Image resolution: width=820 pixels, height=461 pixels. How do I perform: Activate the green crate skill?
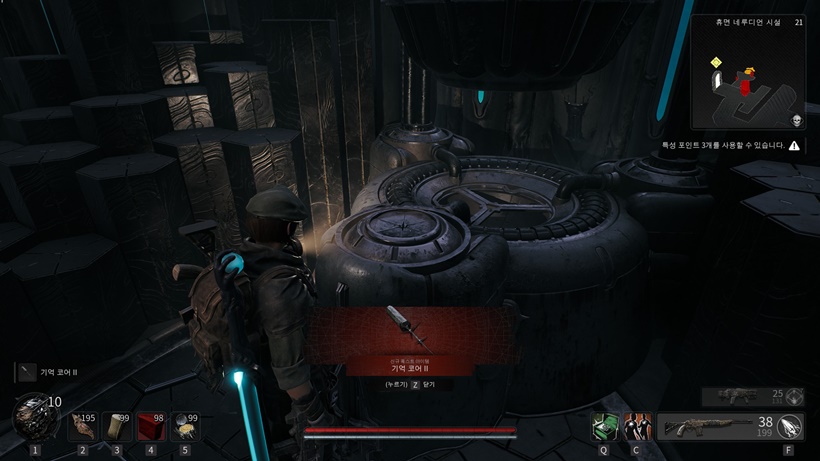604,427
